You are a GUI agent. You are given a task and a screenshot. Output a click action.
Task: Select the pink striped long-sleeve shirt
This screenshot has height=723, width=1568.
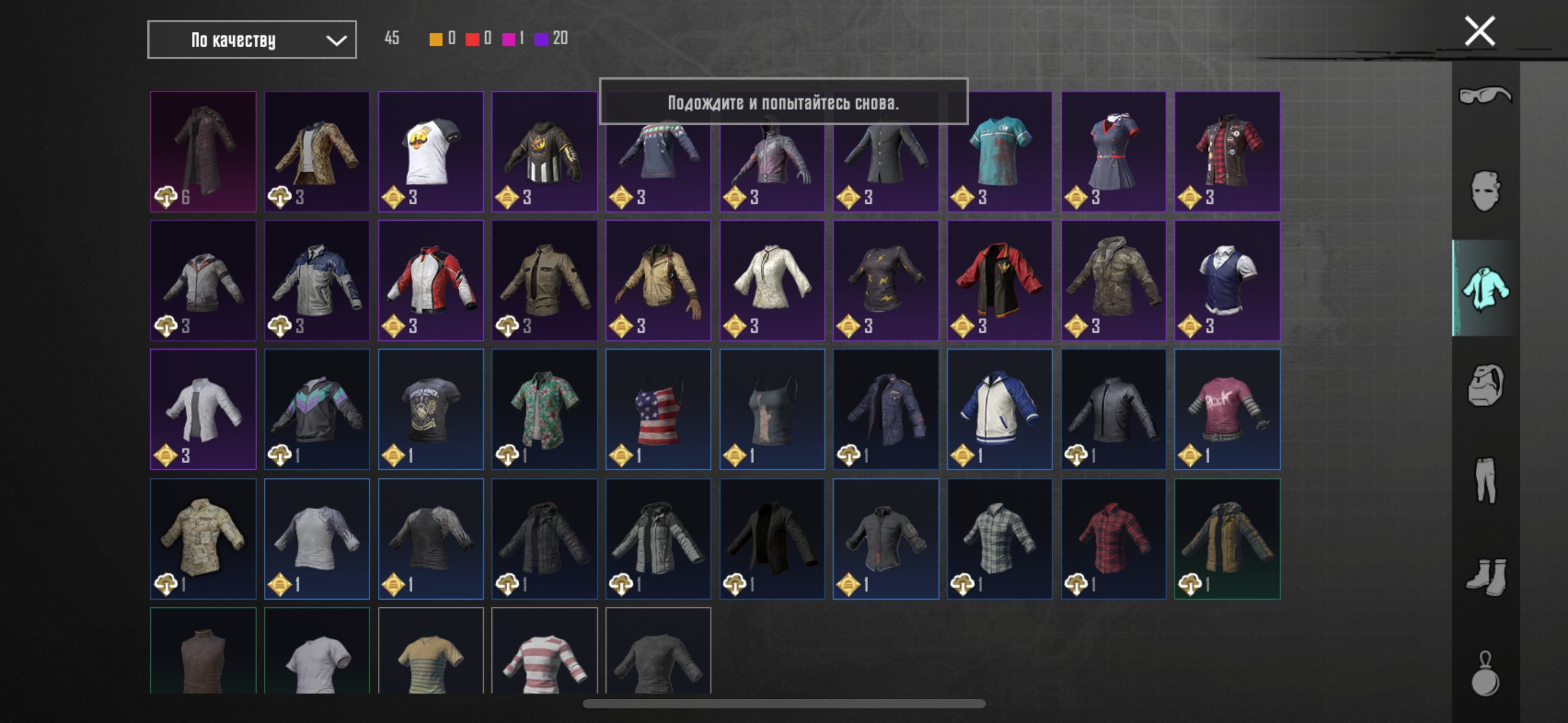point(544,653)
